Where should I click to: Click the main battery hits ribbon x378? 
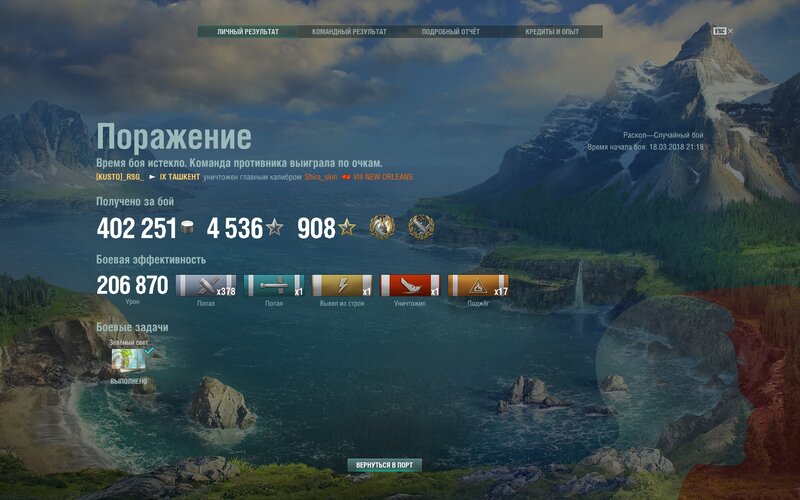(205, 286)
